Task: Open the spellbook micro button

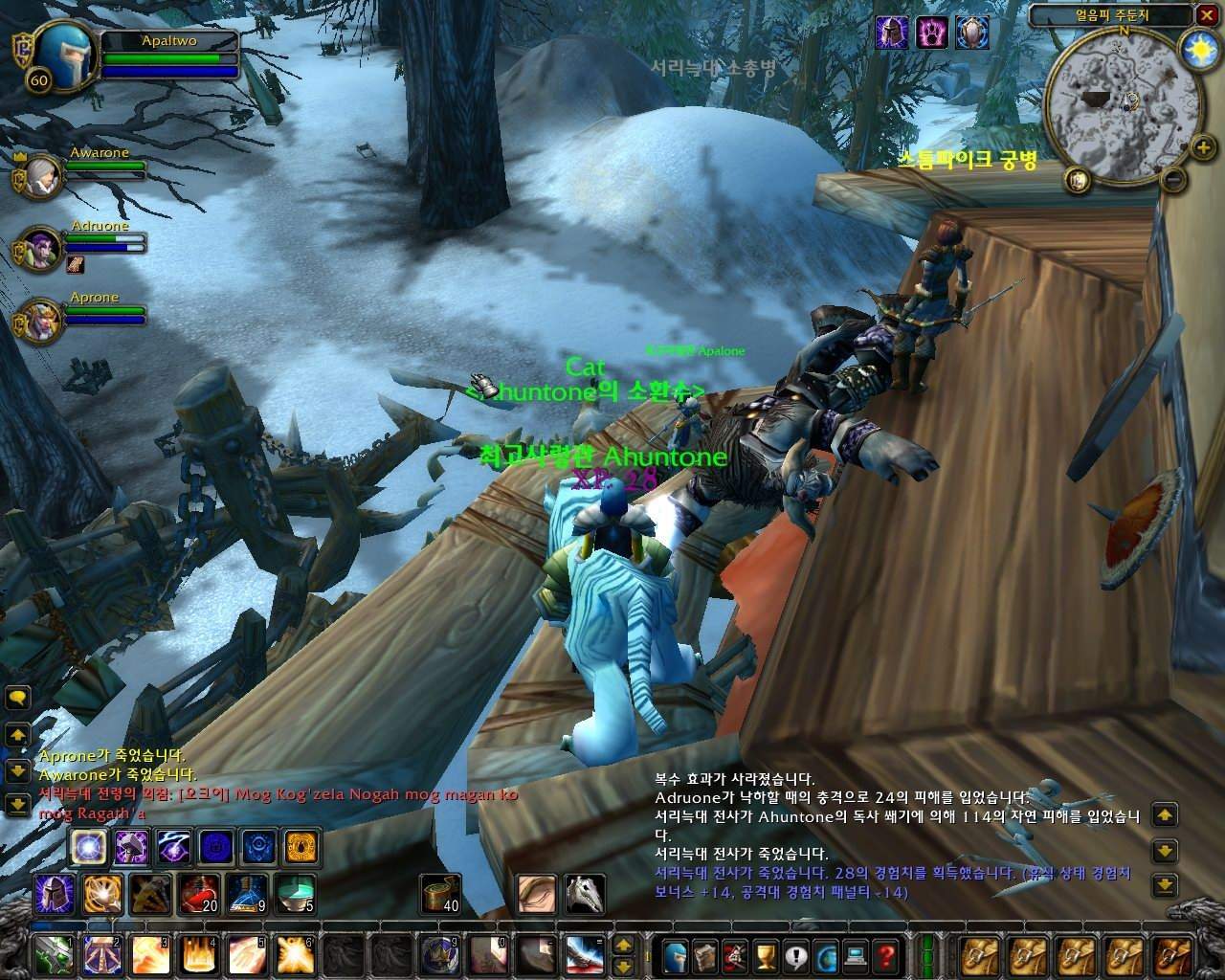Action: pyautogui.click(x=705, y=954)
